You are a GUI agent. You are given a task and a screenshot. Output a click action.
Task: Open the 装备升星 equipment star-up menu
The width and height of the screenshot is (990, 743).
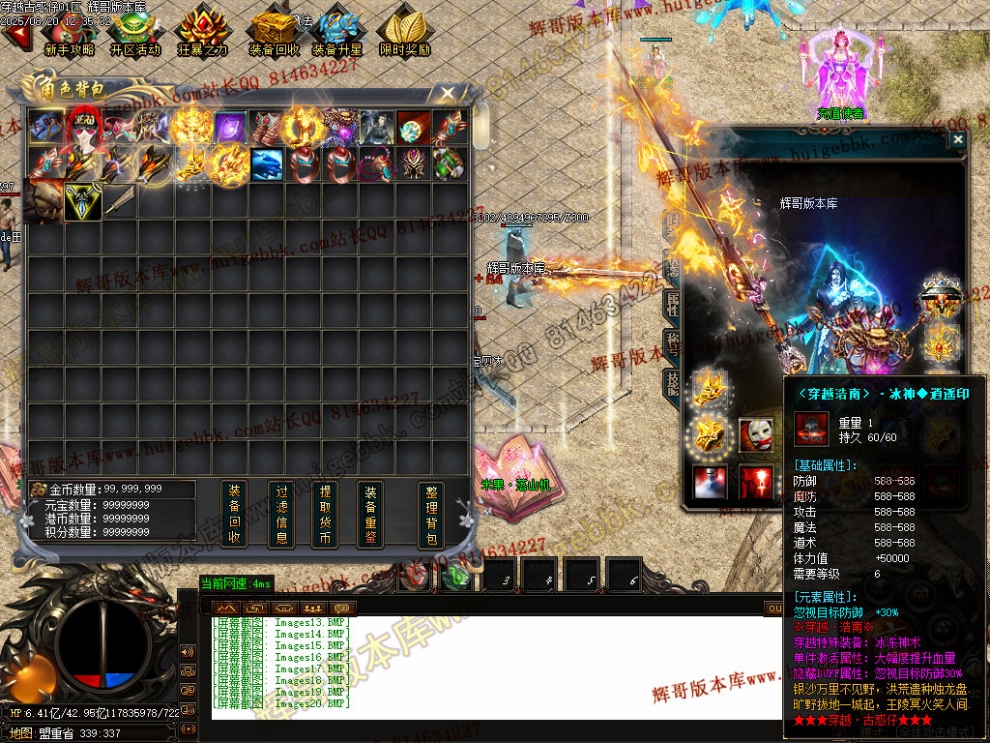point(337,31)
